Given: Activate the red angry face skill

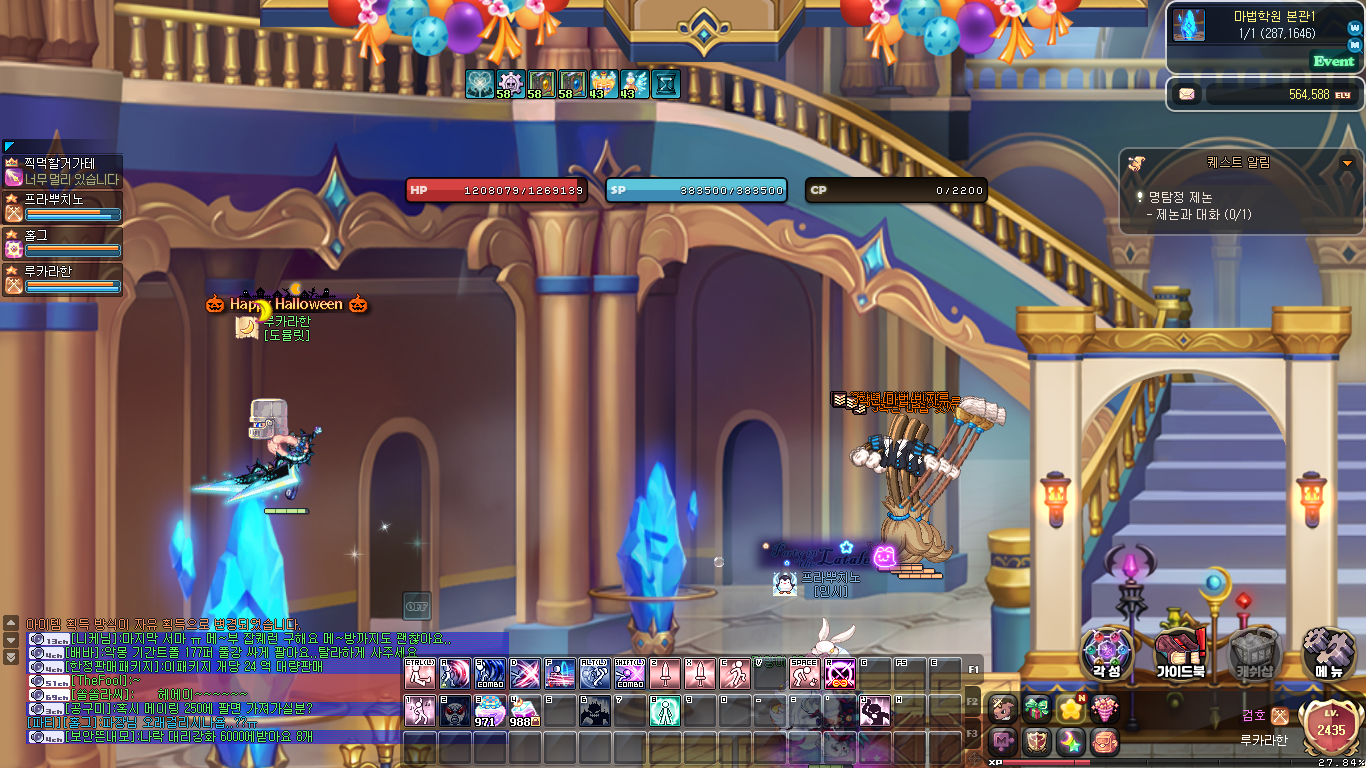Looking at the screenshot, I should tap(455, 710).
